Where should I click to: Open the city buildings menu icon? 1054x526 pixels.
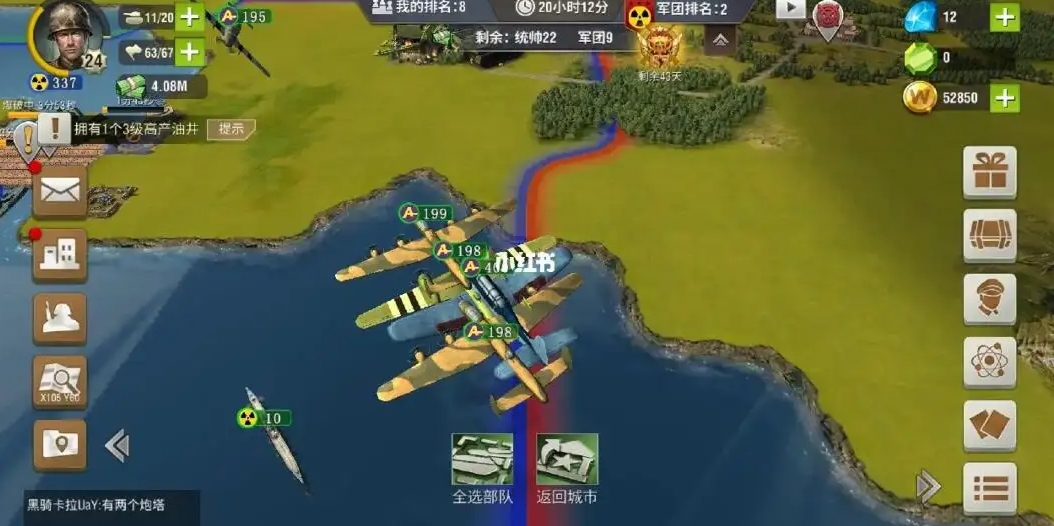click(x=60, y=253)
